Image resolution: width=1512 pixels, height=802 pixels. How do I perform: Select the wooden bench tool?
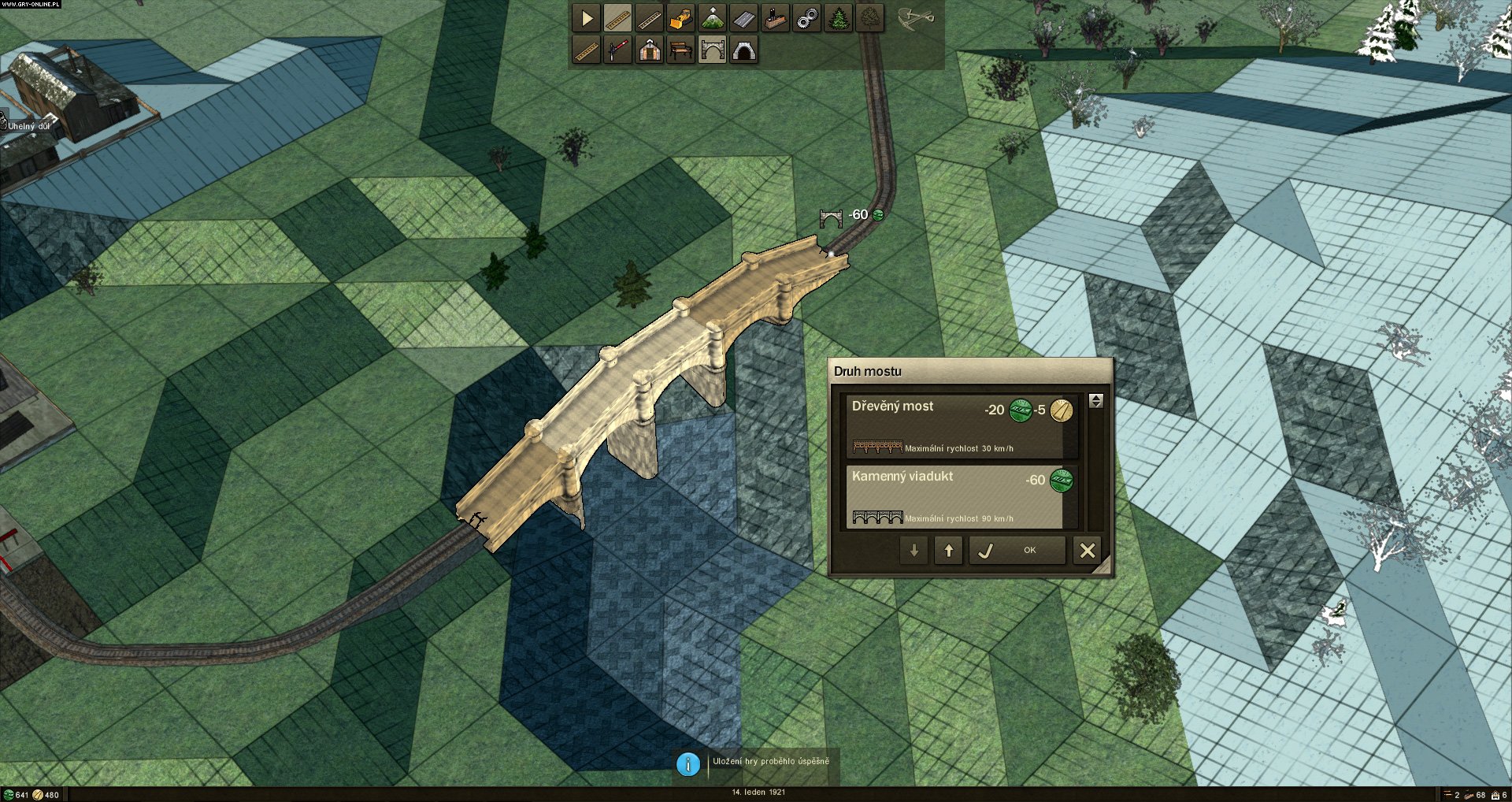681,51
